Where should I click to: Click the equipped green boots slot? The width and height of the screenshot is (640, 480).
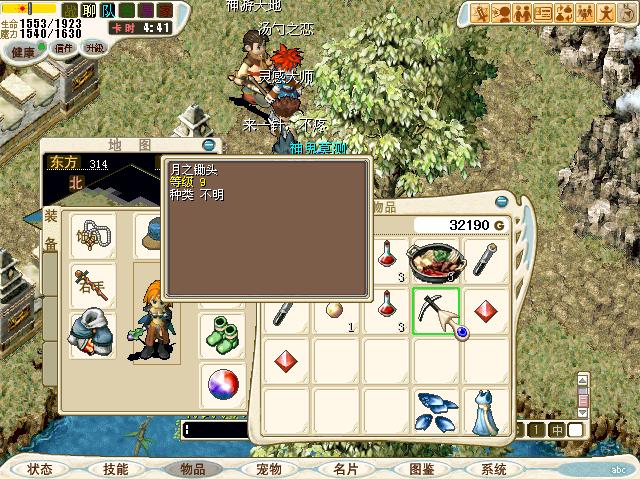pos(222,335)
